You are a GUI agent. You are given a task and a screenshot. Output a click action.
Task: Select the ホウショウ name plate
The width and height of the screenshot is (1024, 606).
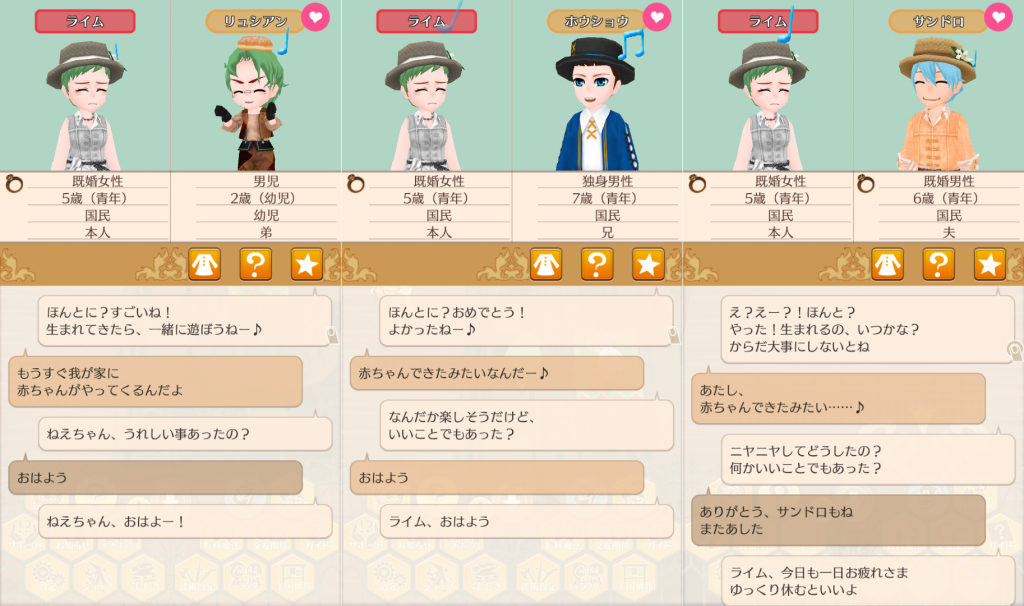click(x=588, y=21)
